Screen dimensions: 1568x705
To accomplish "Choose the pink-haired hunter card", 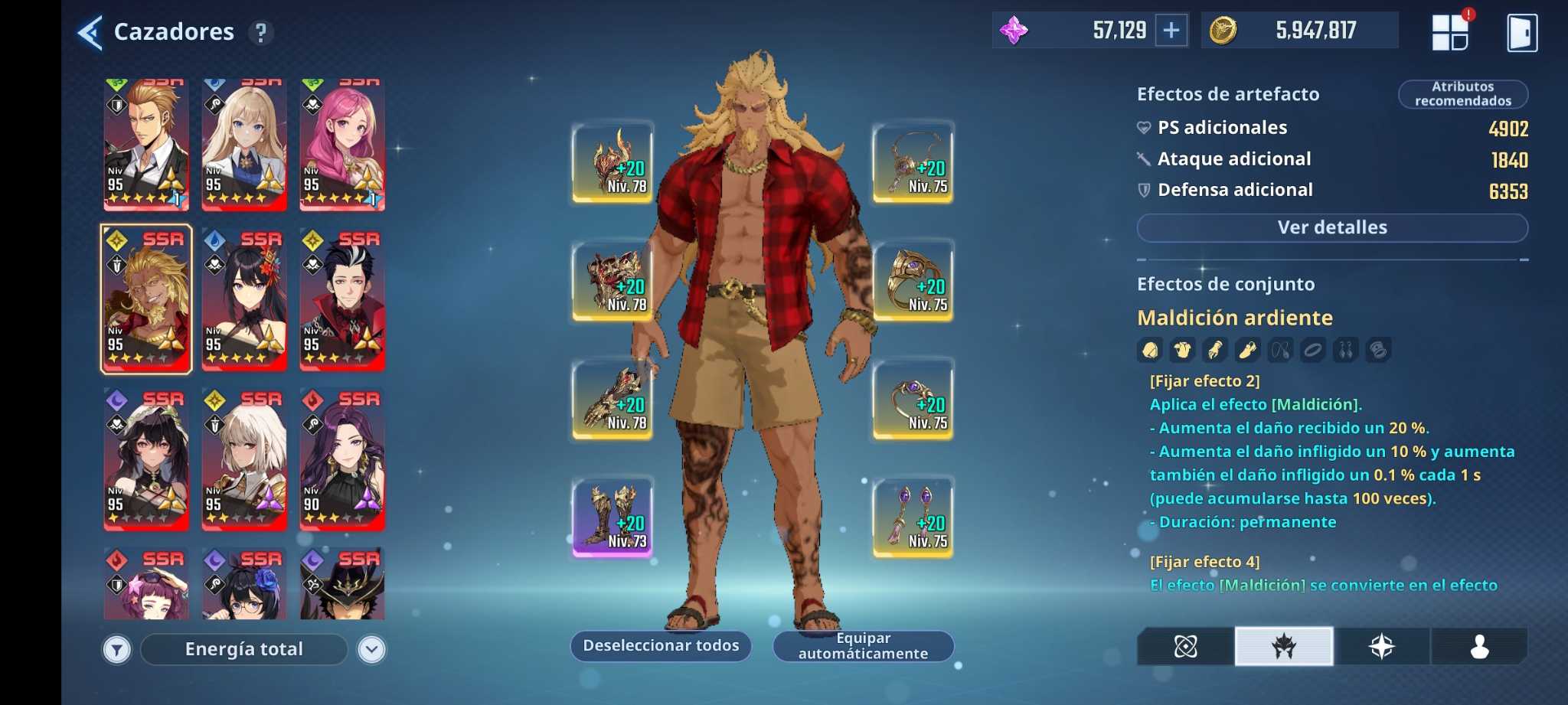I will pos(342,145).
